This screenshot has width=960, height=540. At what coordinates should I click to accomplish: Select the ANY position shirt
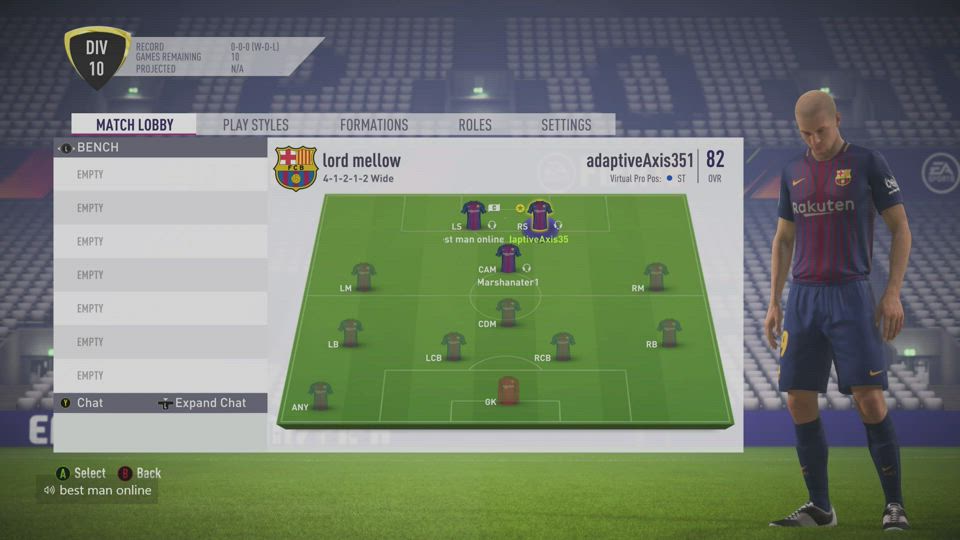tap(320, 395)
